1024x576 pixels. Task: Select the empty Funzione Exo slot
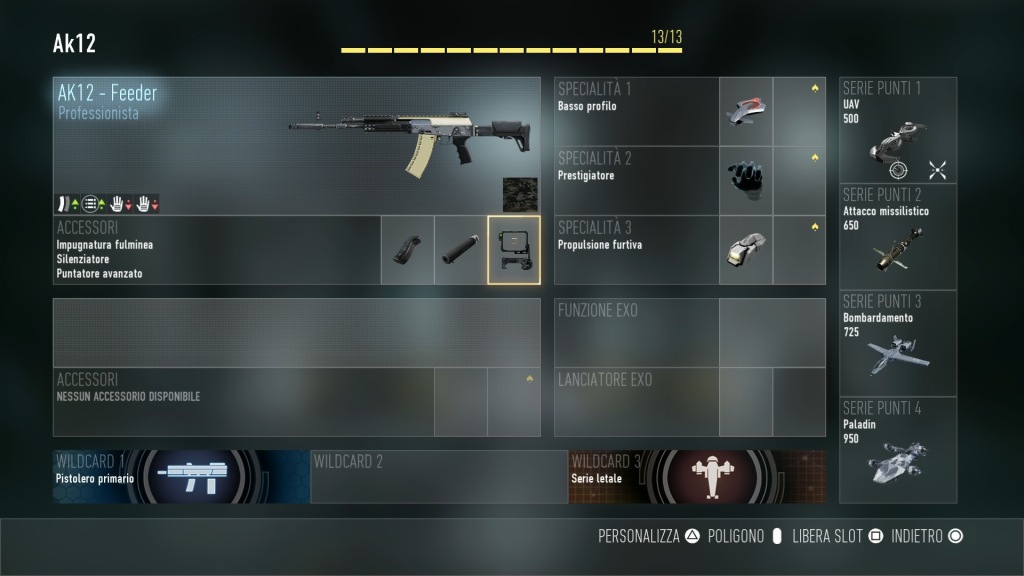690,332
